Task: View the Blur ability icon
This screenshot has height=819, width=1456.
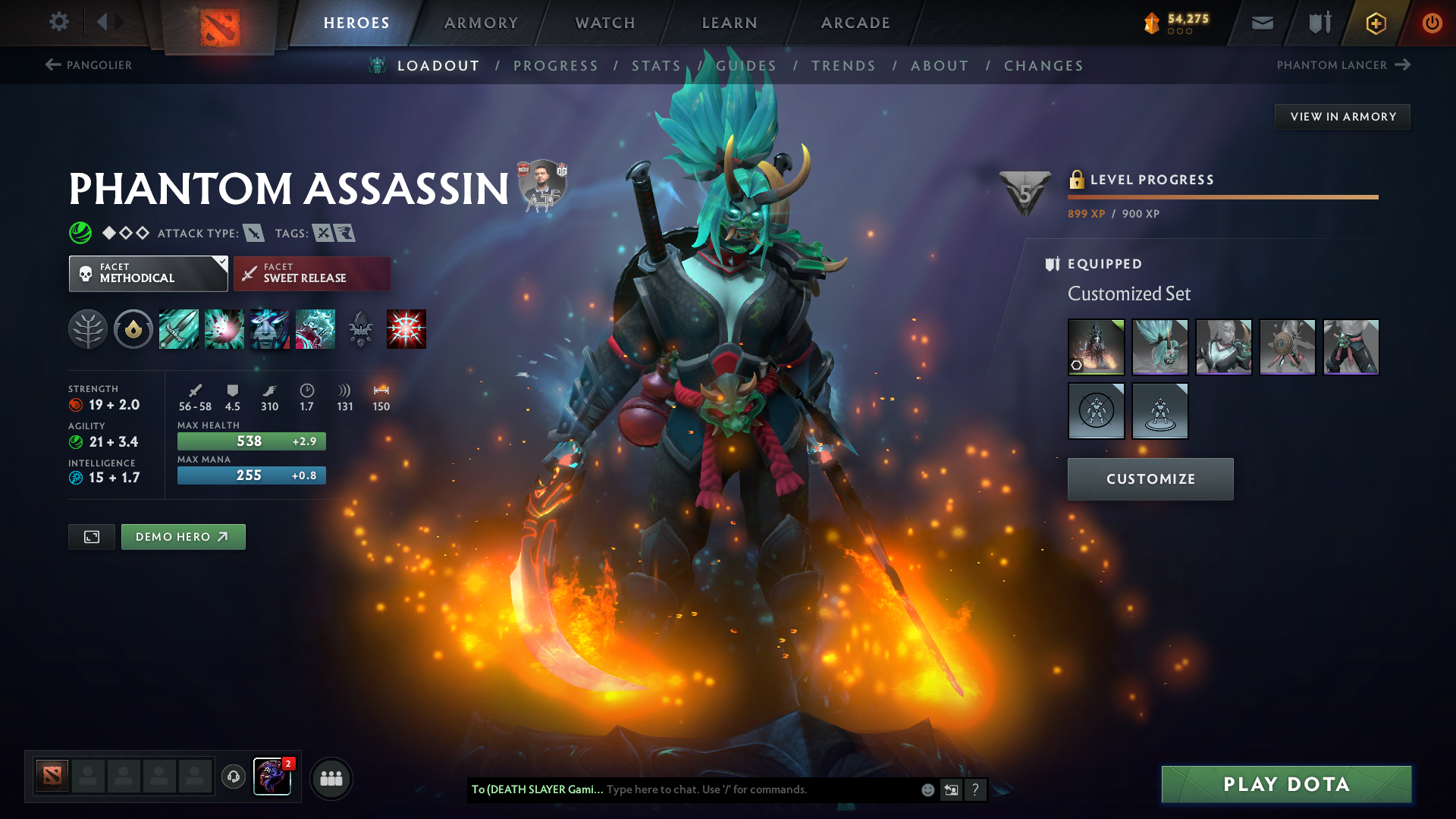Action: (x=270, y=329)
